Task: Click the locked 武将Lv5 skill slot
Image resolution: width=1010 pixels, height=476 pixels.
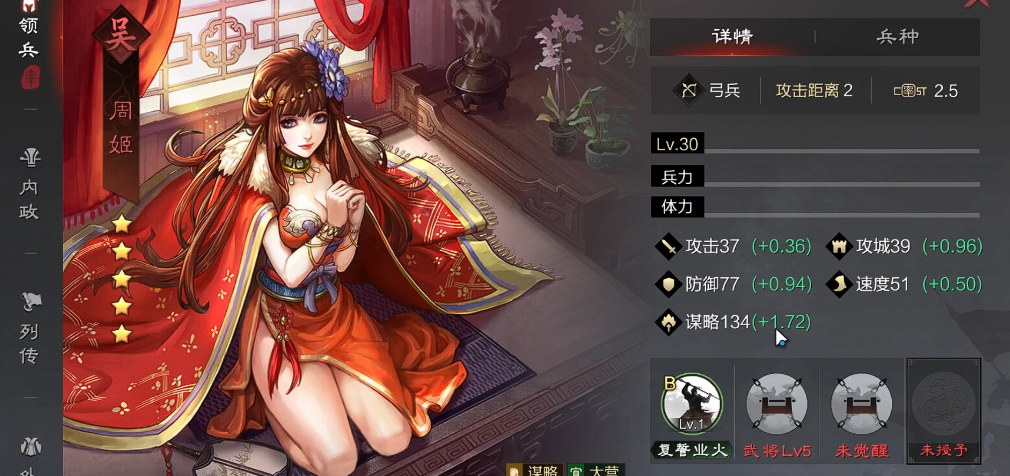Action: [x=776, y=403]
